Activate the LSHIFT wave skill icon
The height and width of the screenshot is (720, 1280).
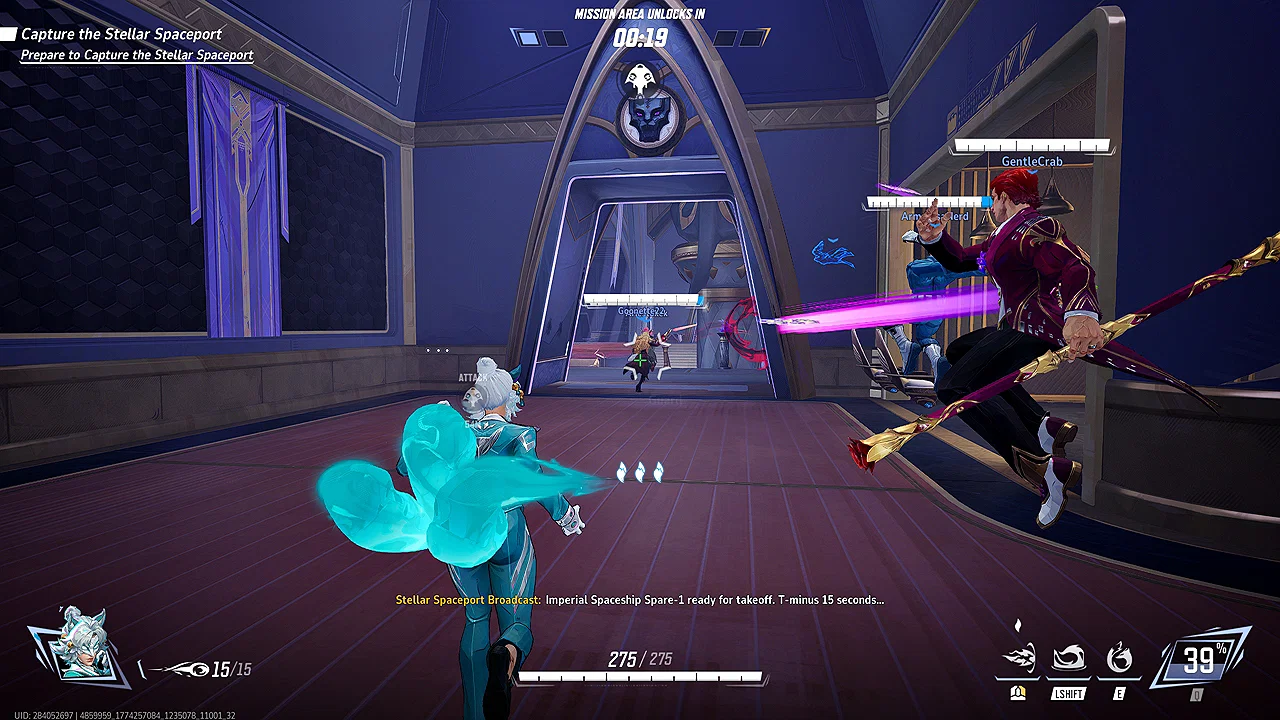coord(1068,655)
